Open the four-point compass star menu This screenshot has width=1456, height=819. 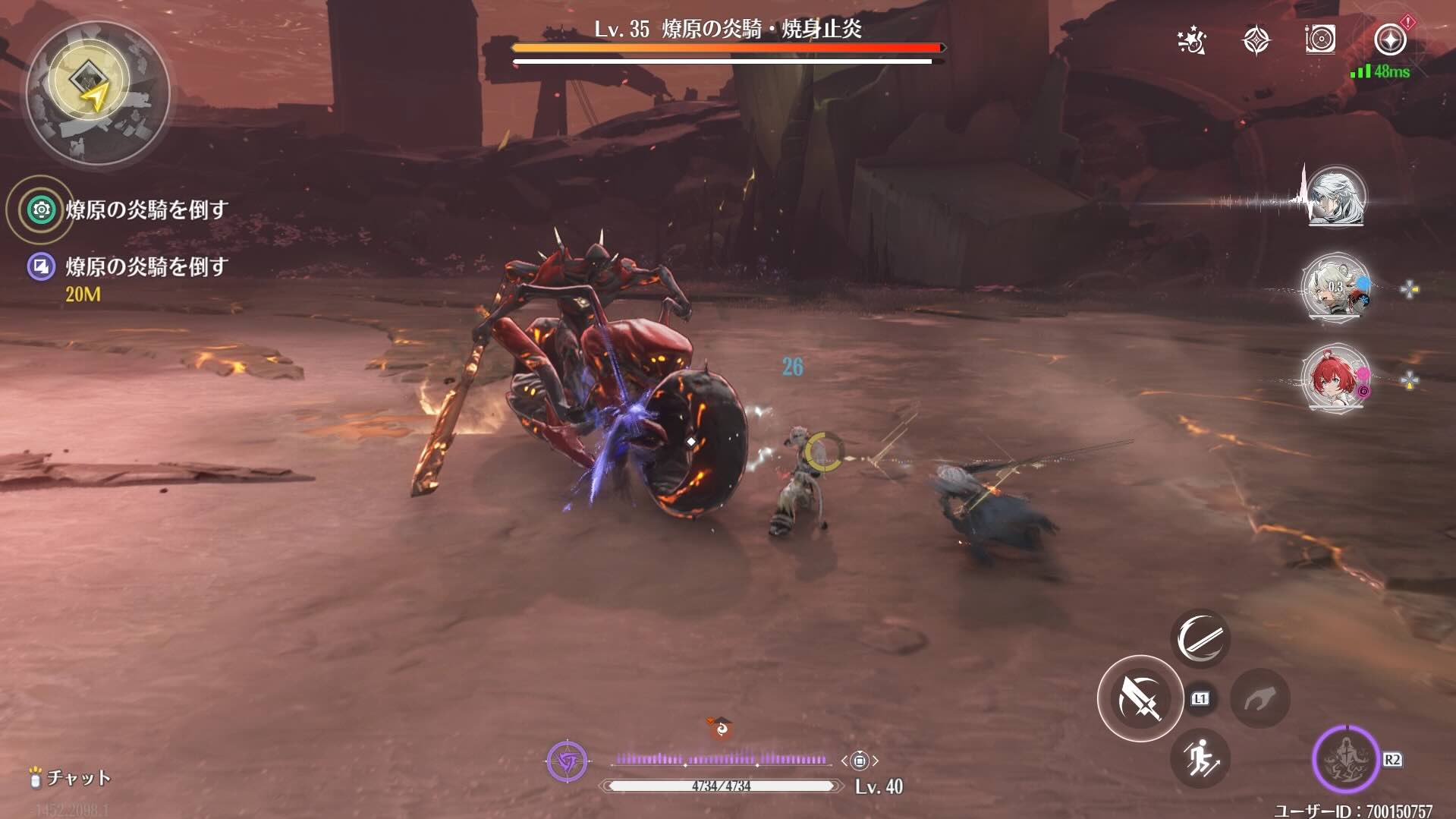1256,40
